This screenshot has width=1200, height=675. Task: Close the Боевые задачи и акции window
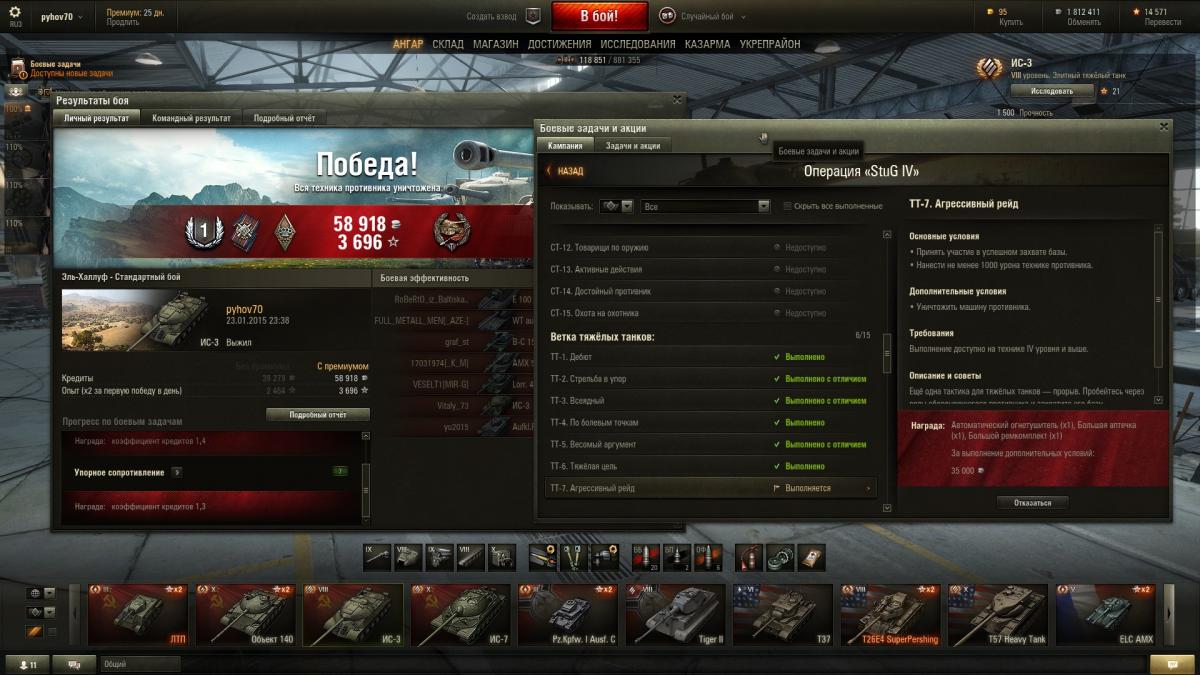[x=1163, y=127]
